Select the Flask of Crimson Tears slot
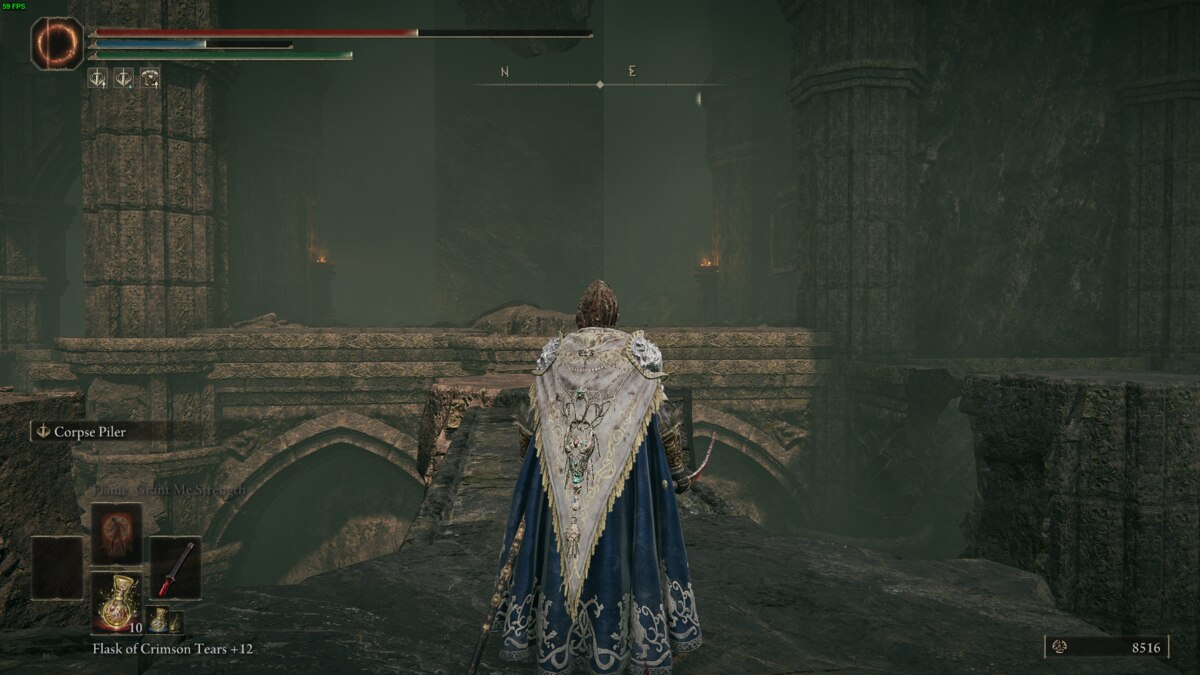1200x675 pixels. (x=117, y=603)
